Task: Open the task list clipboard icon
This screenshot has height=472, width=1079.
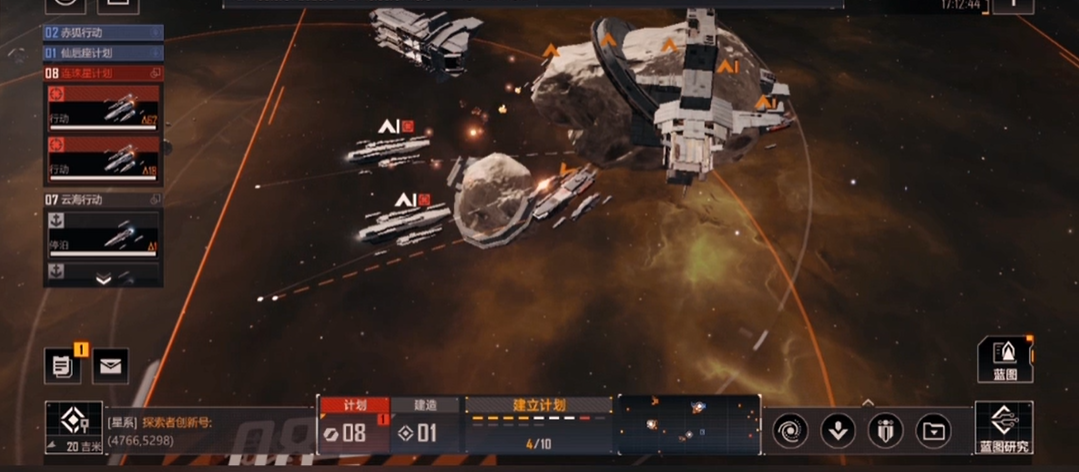Action: (62, 366)
